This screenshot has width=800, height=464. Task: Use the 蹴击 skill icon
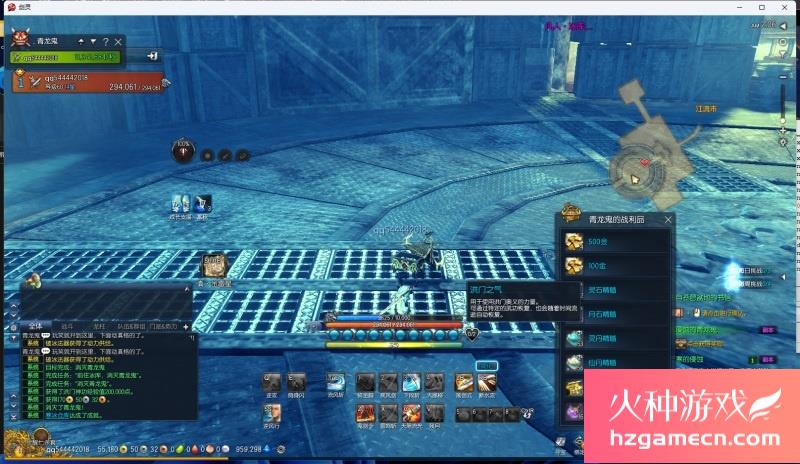tap(271, 382)
